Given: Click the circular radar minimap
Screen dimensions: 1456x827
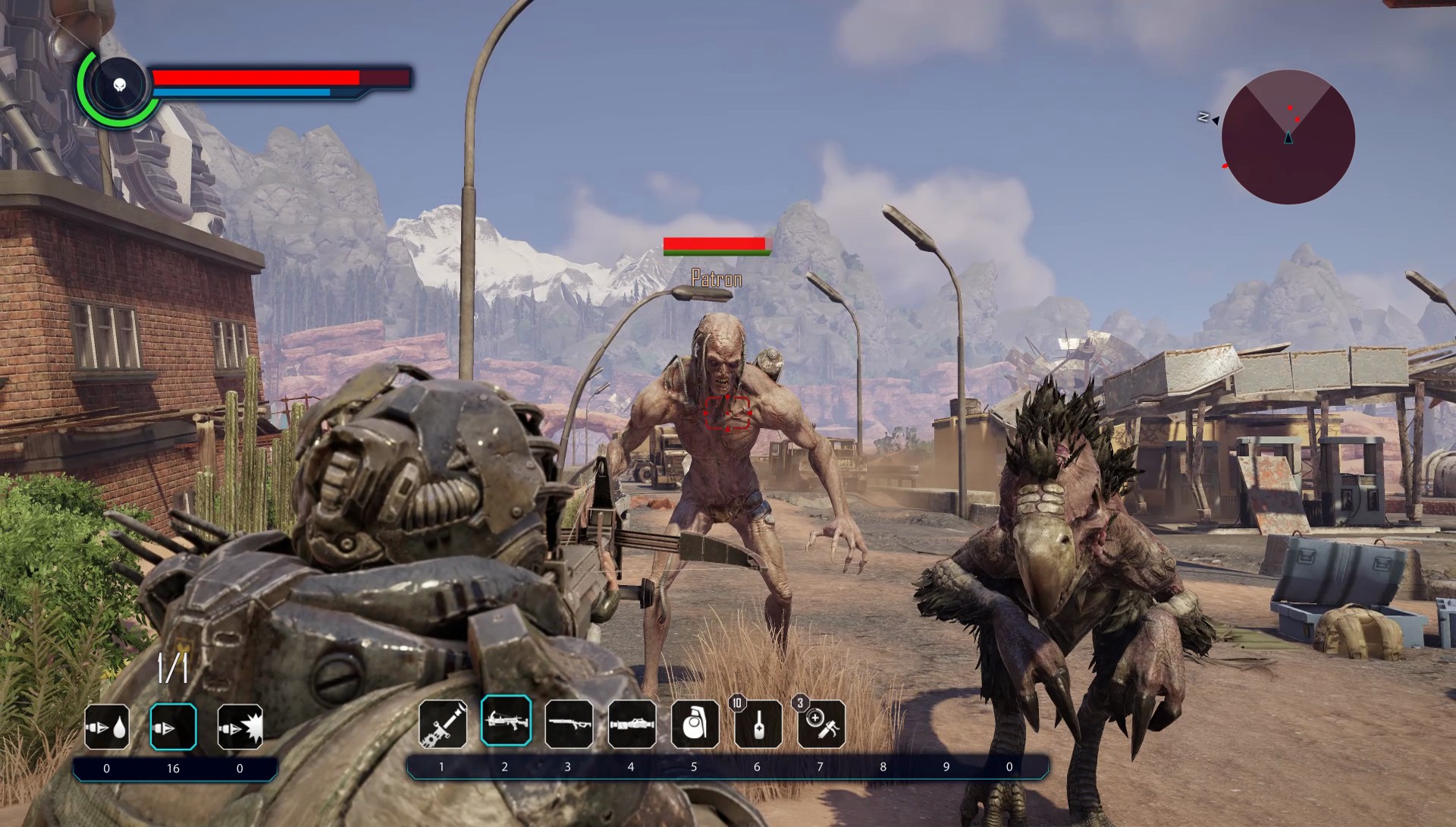Looking at the screenshot, I should 1288,137.
